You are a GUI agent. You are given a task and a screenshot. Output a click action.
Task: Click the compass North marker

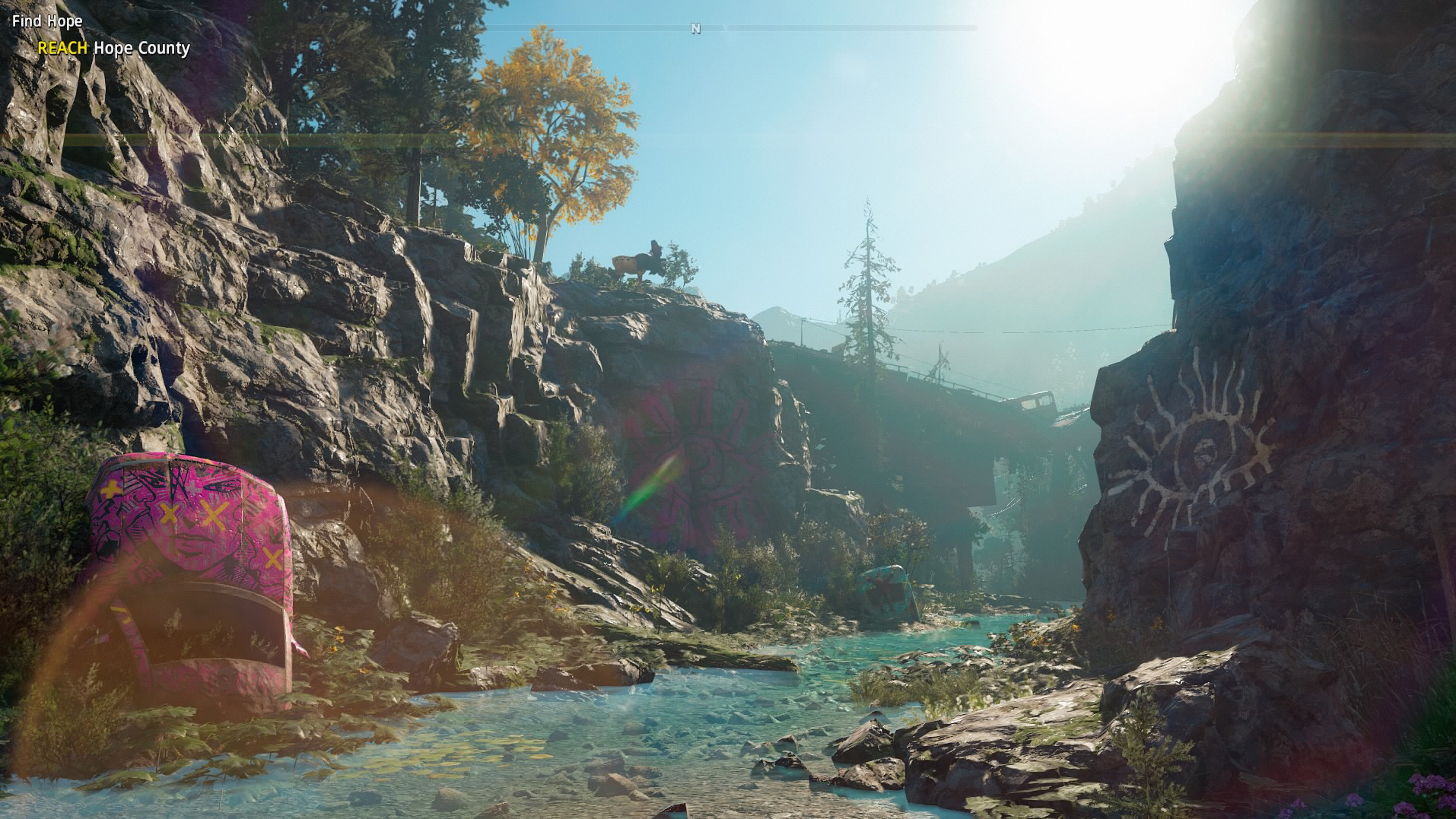[695, 29]
